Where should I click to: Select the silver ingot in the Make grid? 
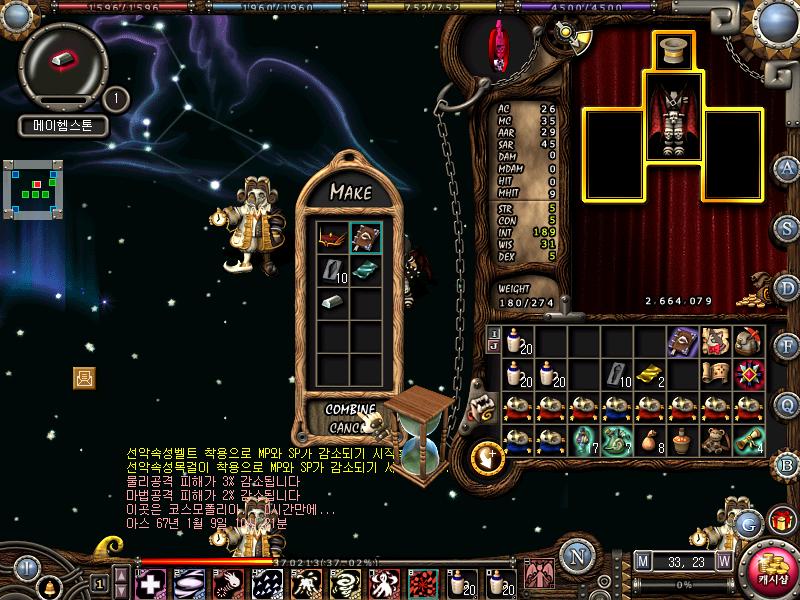coord(334,301)
